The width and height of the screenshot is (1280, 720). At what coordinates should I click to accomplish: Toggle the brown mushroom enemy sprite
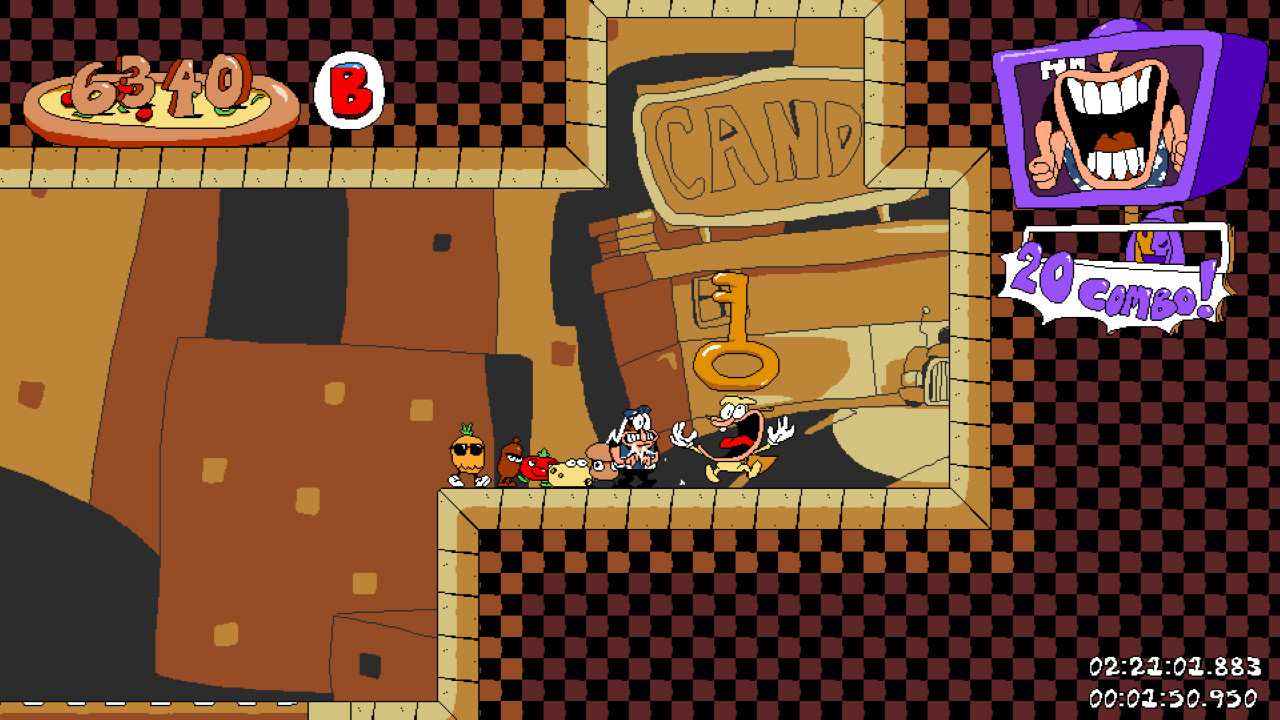pos(508,462)
